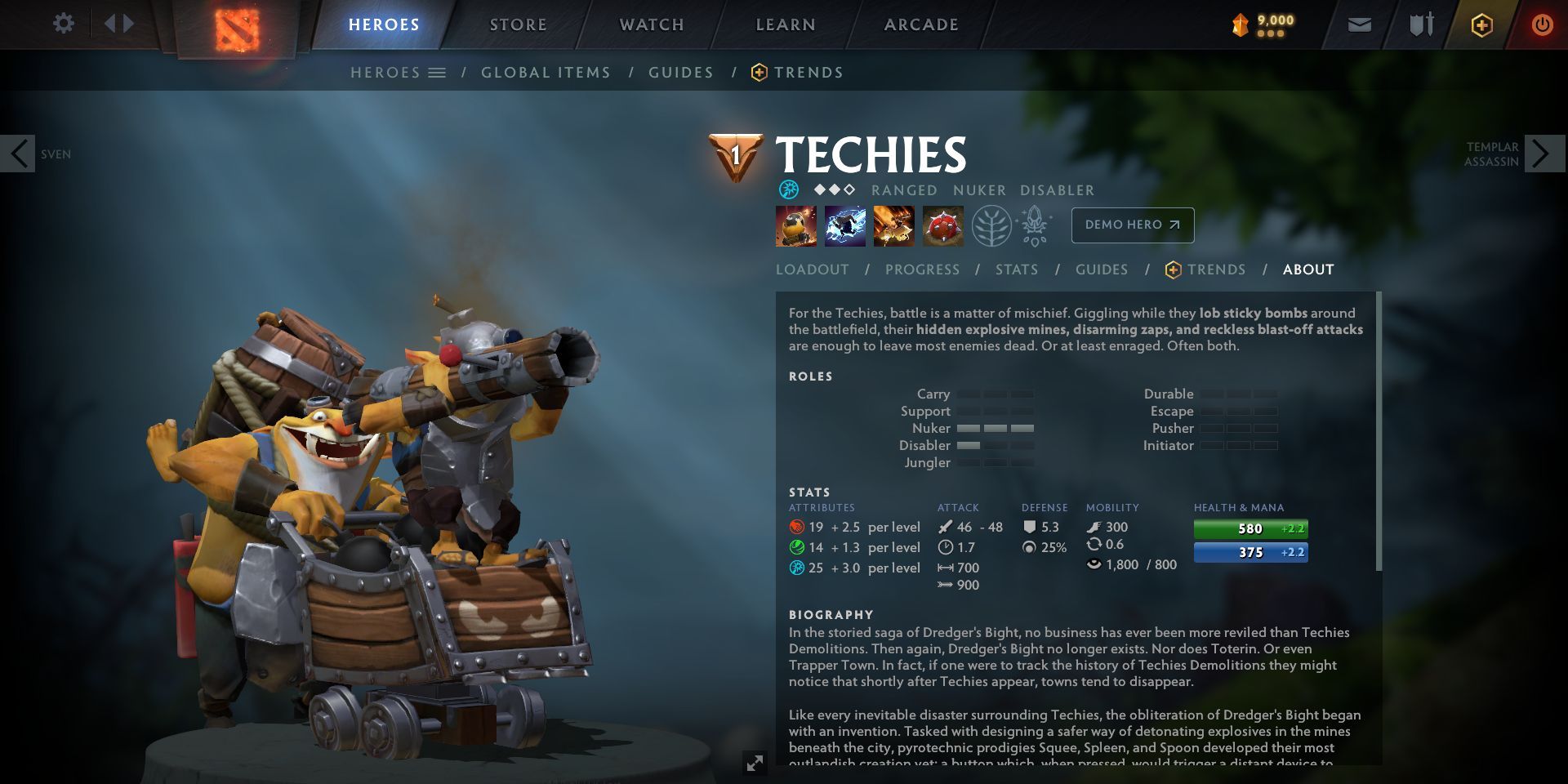The image size is (1568, 784).
Task: Go to the Arcade section
Action: [x=921, y=24]
